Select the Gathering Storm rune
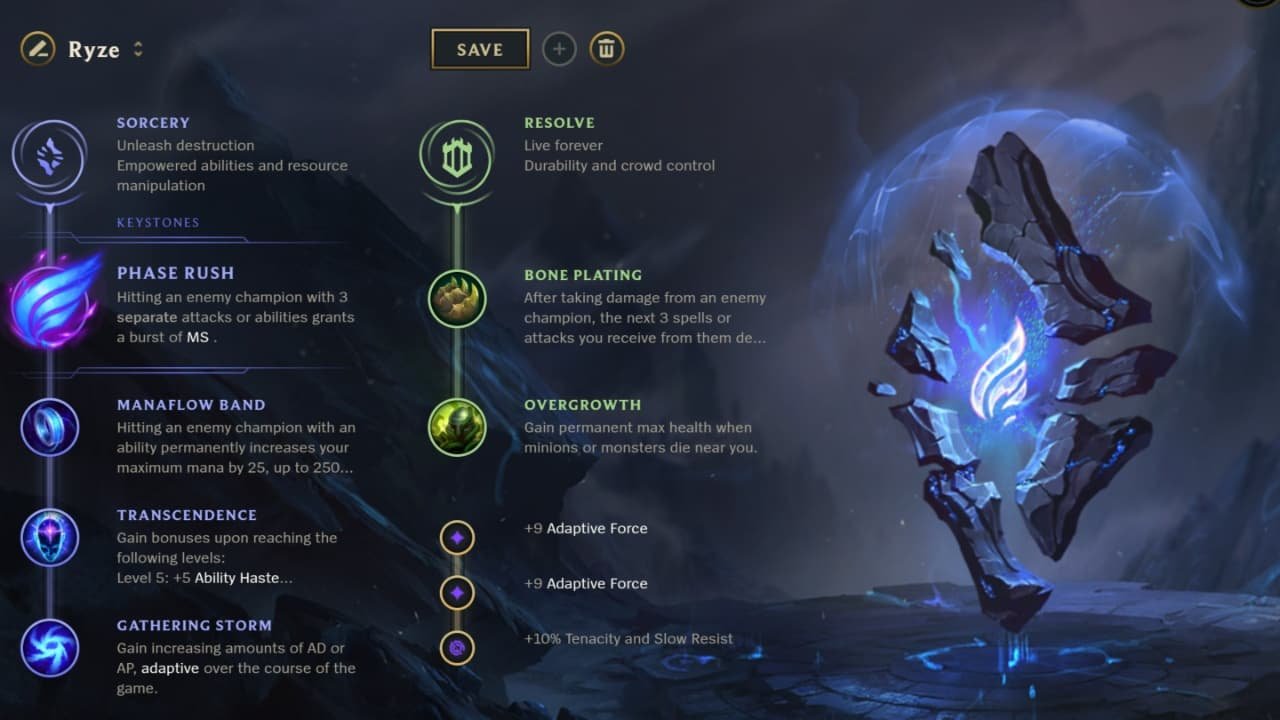 pos(50,648)
